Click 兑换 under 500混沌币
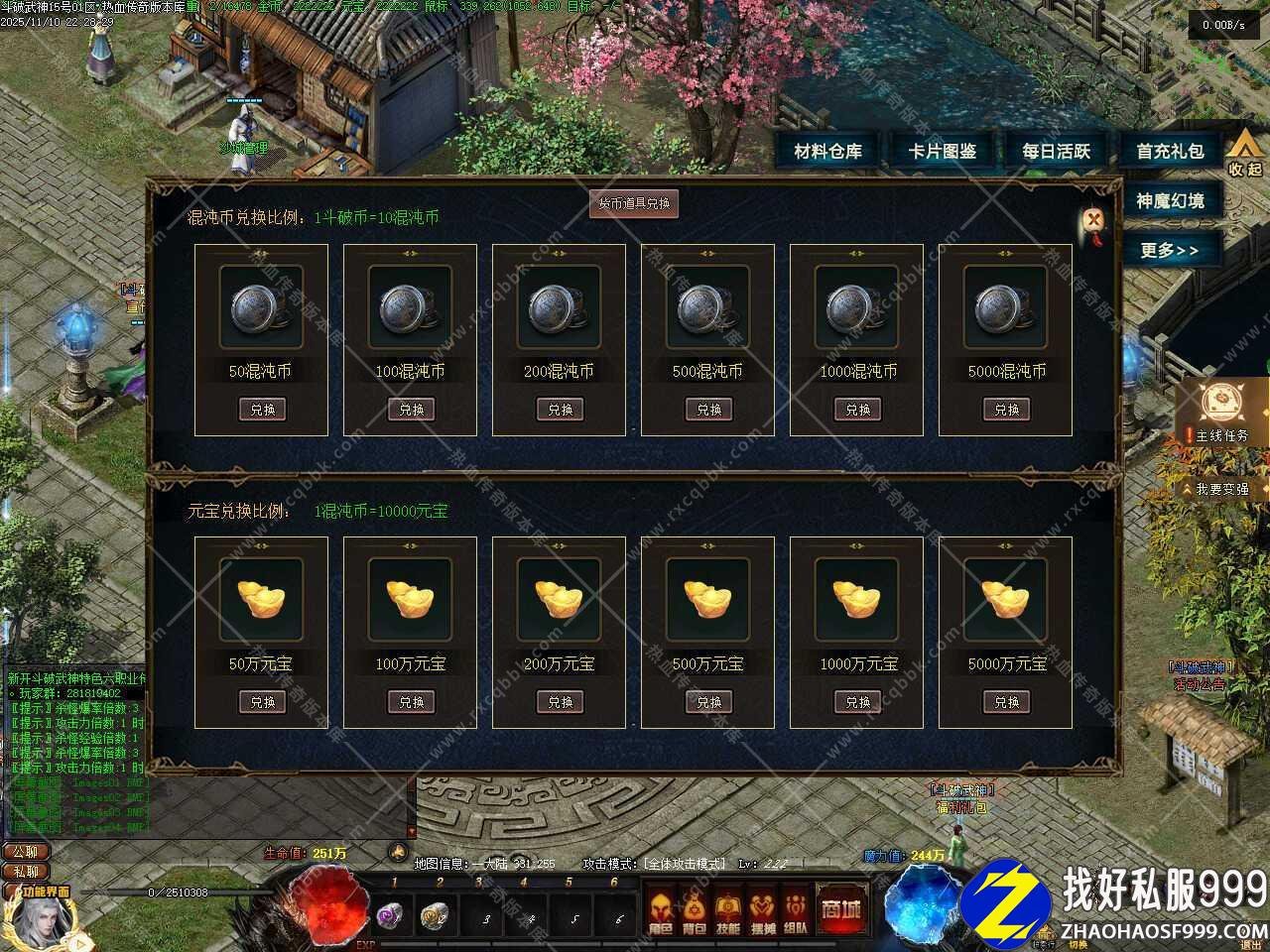Viewport: 1270px width, 952px height. coord(708,410)
